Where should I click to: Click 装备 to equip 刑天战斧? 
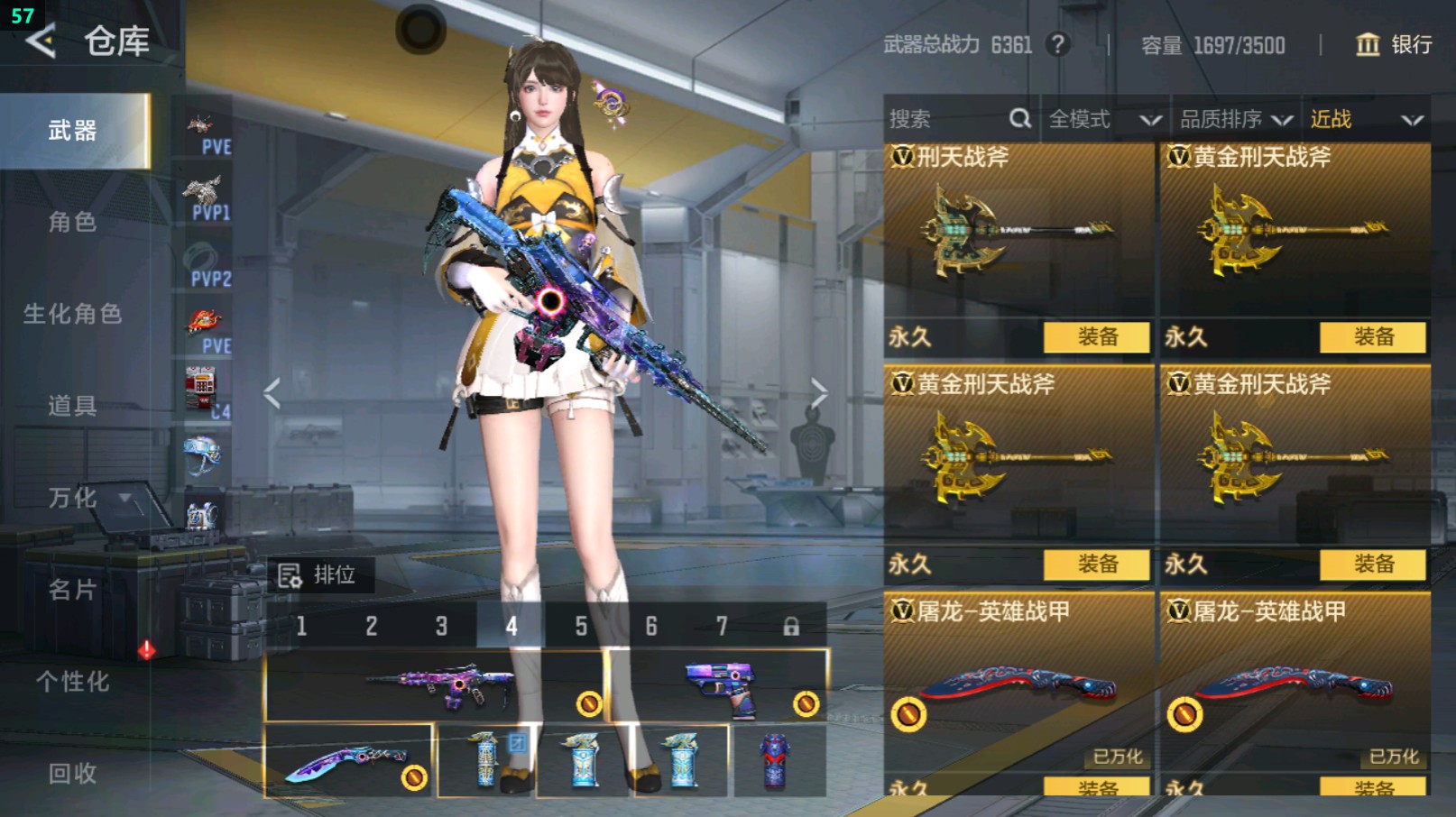point(1097,337)
